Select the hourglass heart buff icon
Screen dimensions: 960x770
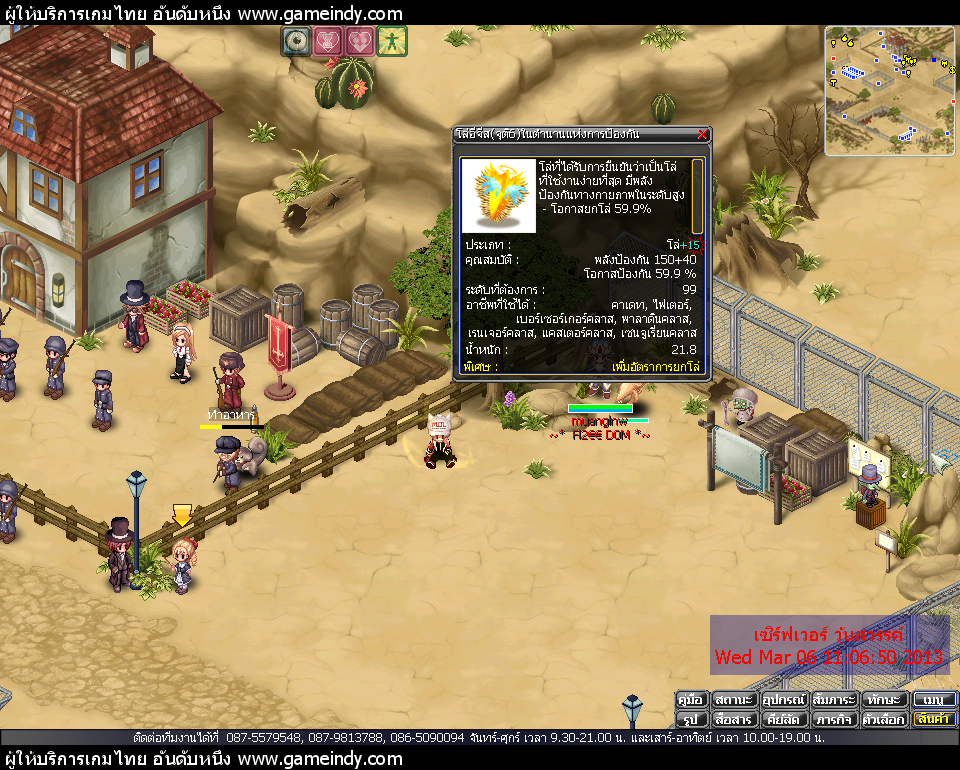click(x=327, y=41)
